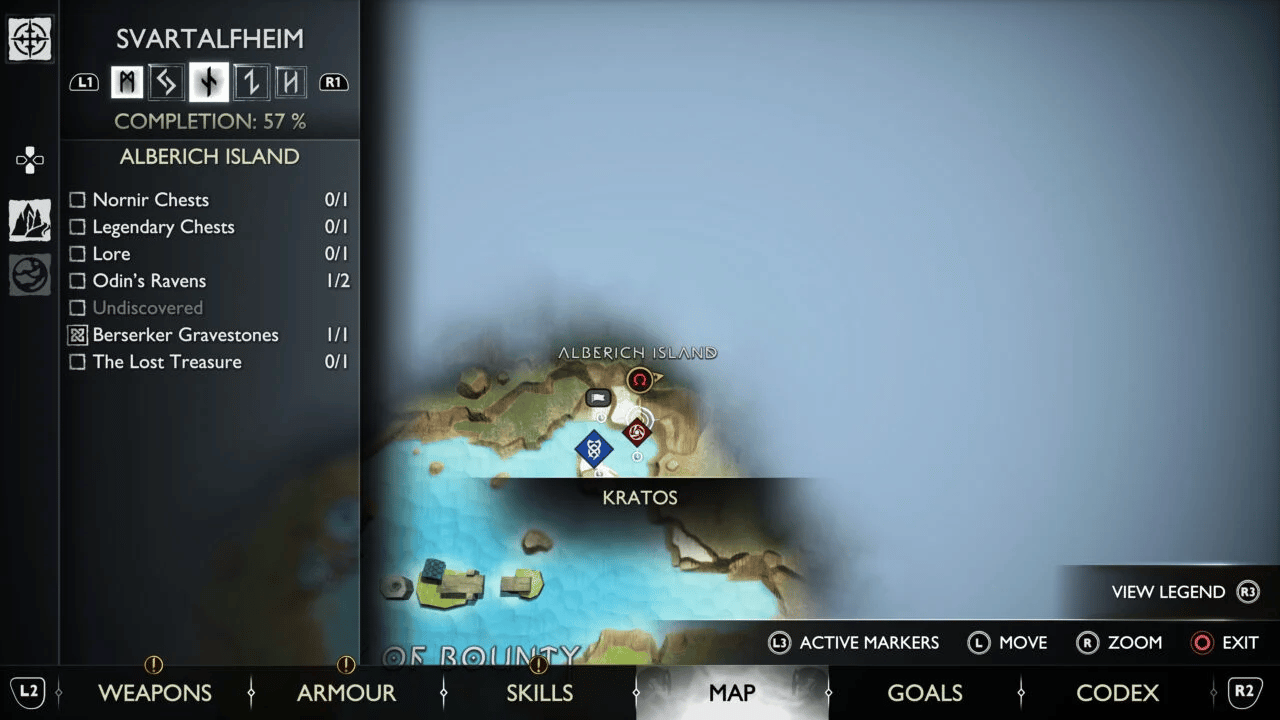Click the compass crosshair icon in sidebar
The image size is (1280, 720).
point(30,40)
